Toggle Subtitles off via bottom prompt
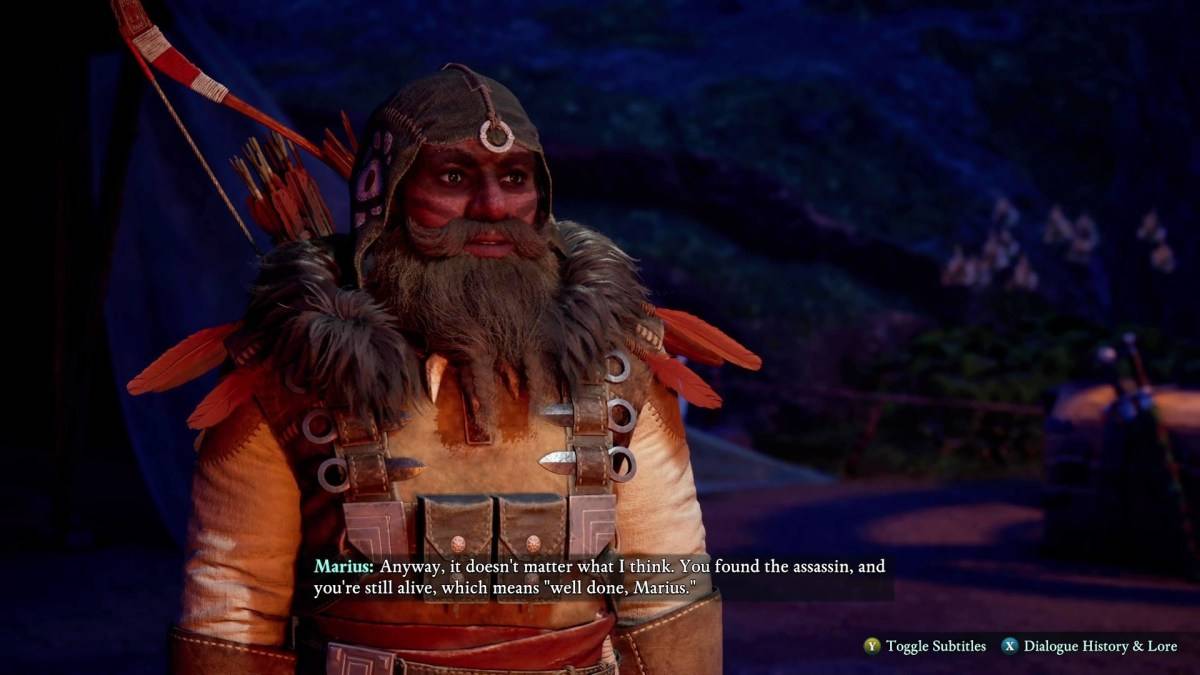The width and height of the screenshot is (1200, 675). [x=925, y=646]
